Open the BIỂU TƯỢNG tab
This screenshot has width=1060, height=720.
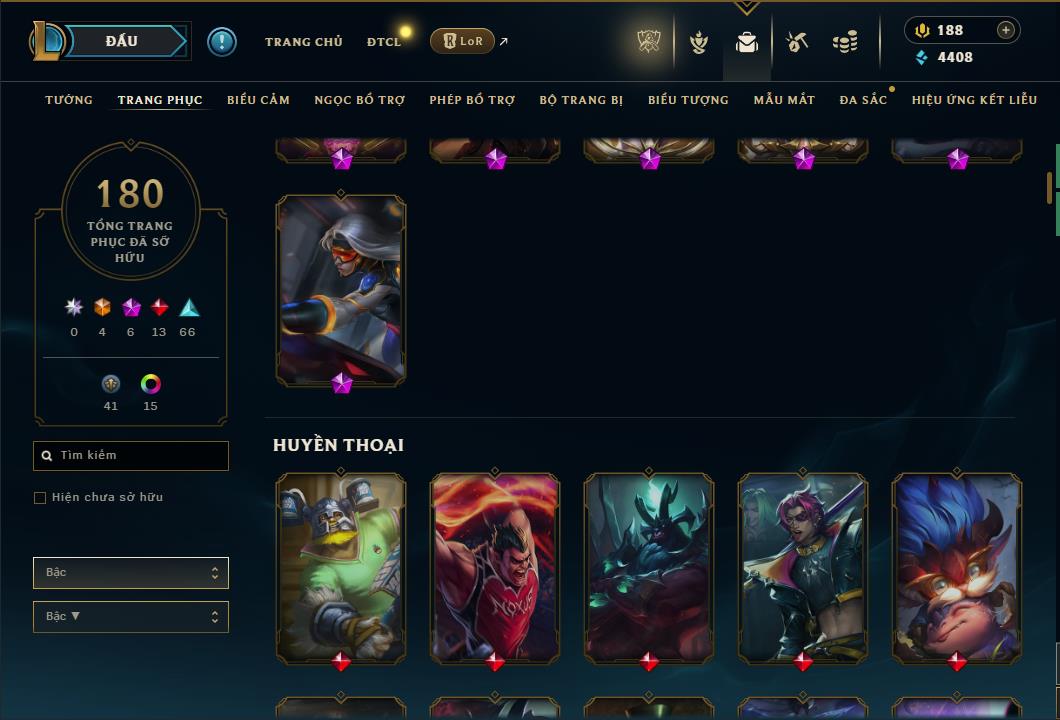[688, 100]
